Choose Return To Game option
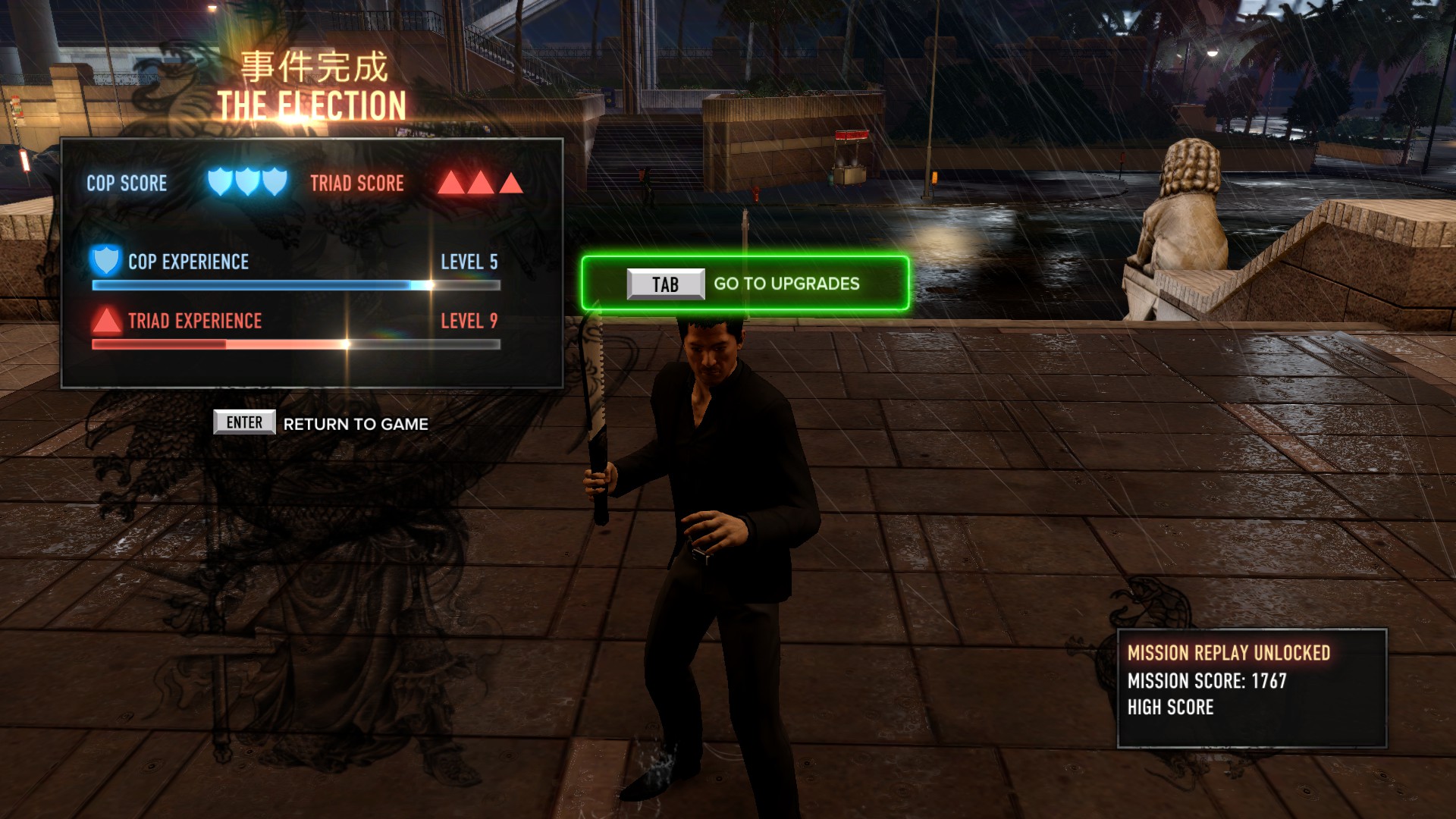Image resolution: width=1456 pixels, height=819 pixels. click(x=322, y=423)
